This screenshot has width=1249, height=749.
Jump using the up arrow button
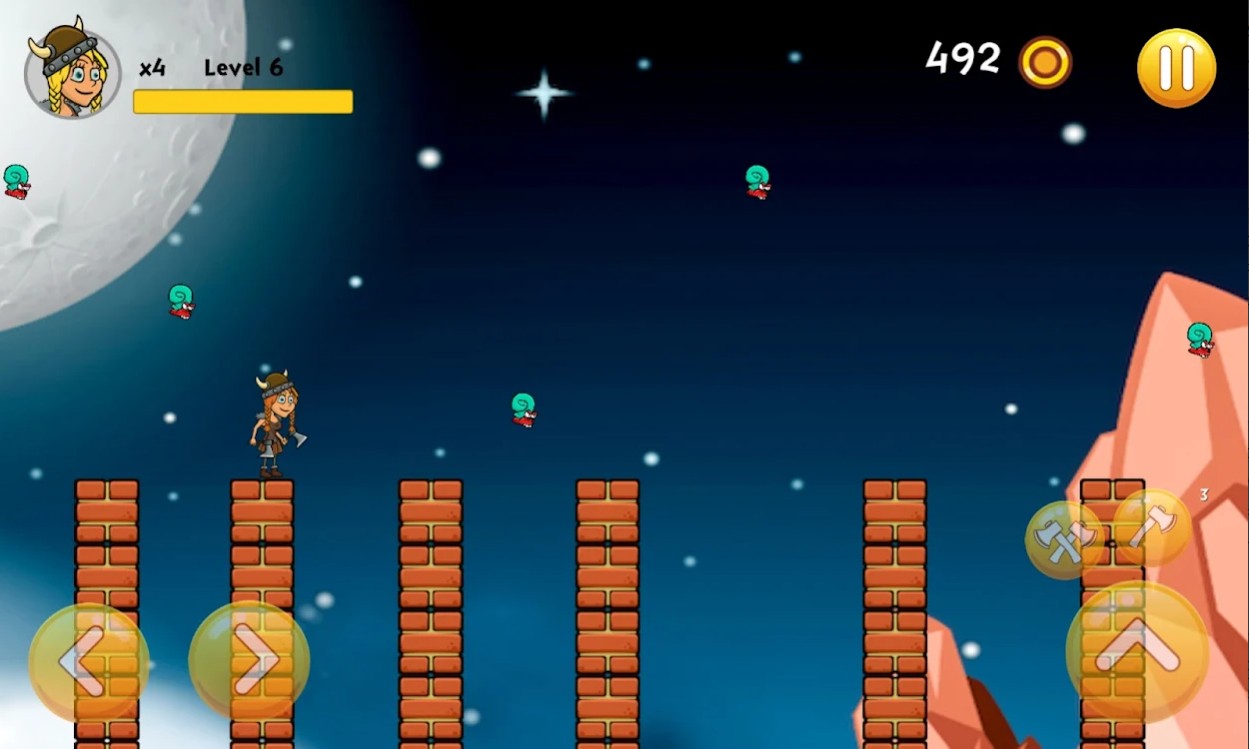(1137, 651)
